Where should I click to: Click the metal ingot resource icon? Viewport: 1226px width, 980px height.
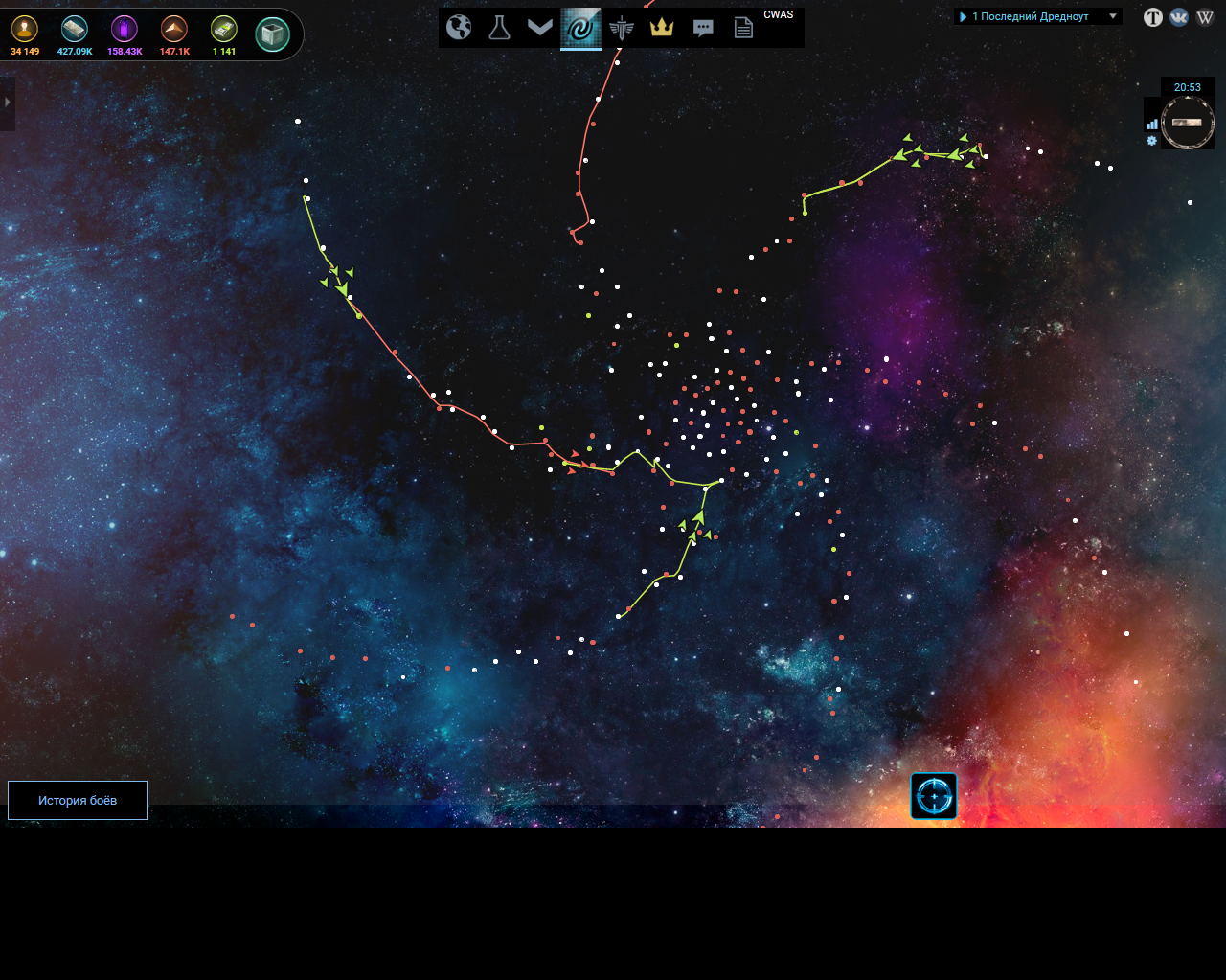coord(75,29)
